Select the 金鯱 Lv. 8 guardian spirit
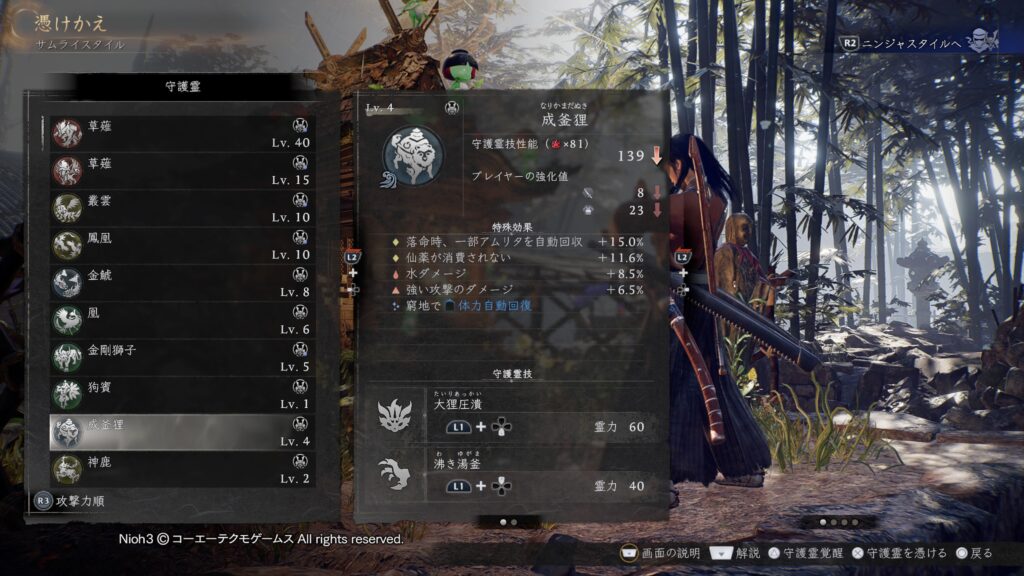Screen dimensions: 1024x576 [x=182, y=283]
